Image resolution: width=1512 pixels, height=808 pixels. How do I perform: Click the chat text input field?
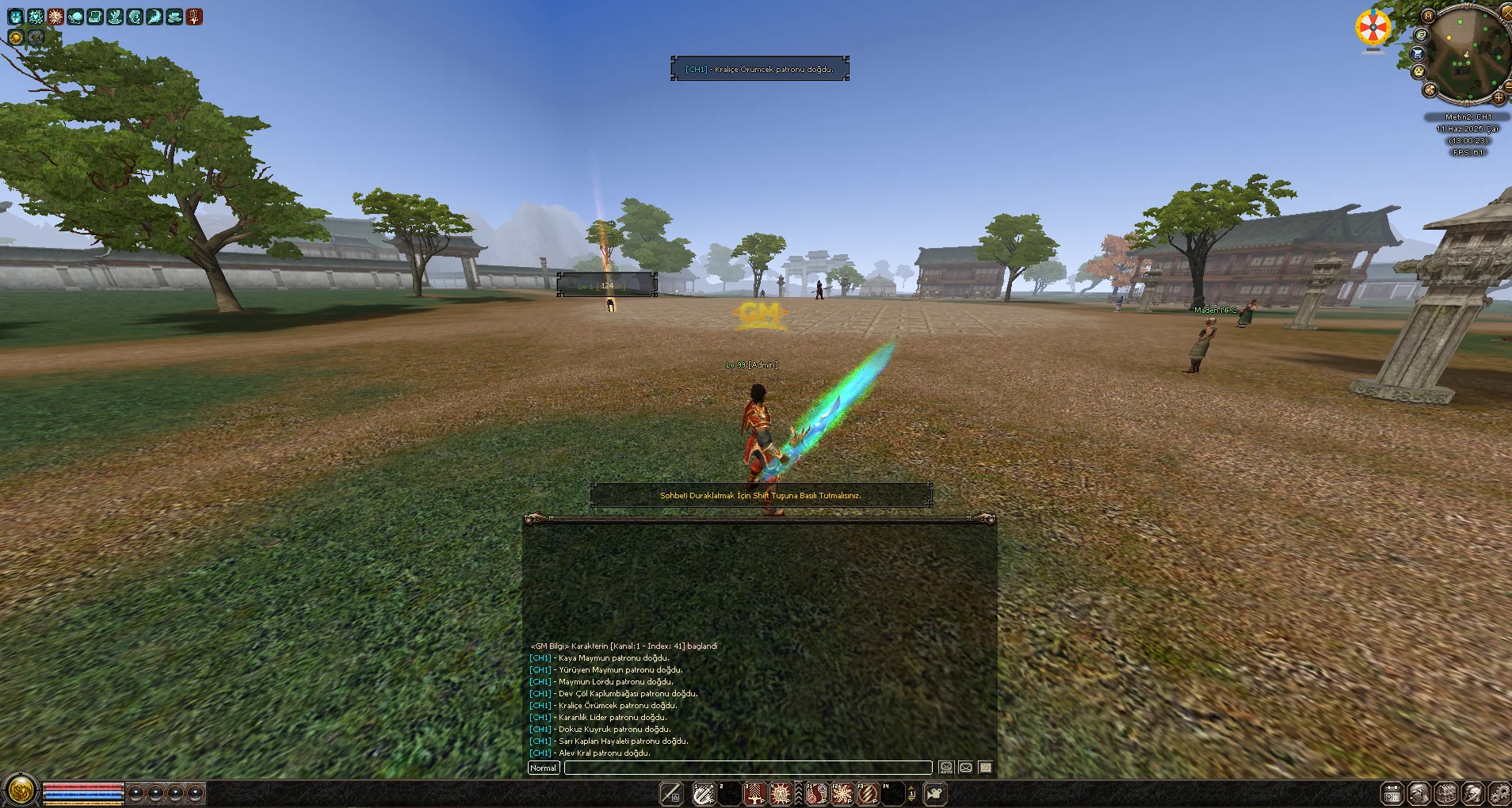pos(747,768)
